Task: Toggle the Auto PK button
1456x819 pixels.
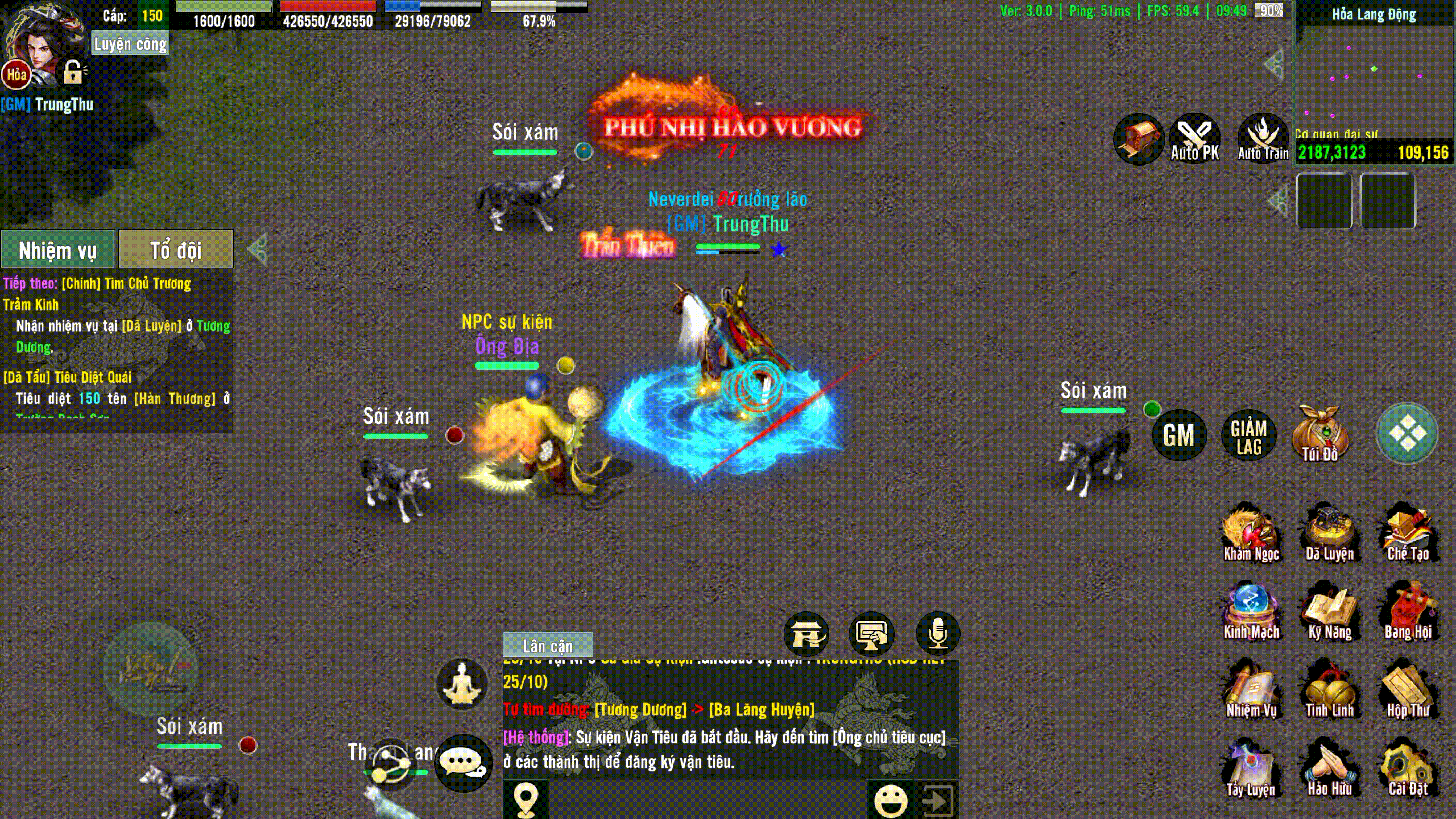Action: click(1194, 139)
